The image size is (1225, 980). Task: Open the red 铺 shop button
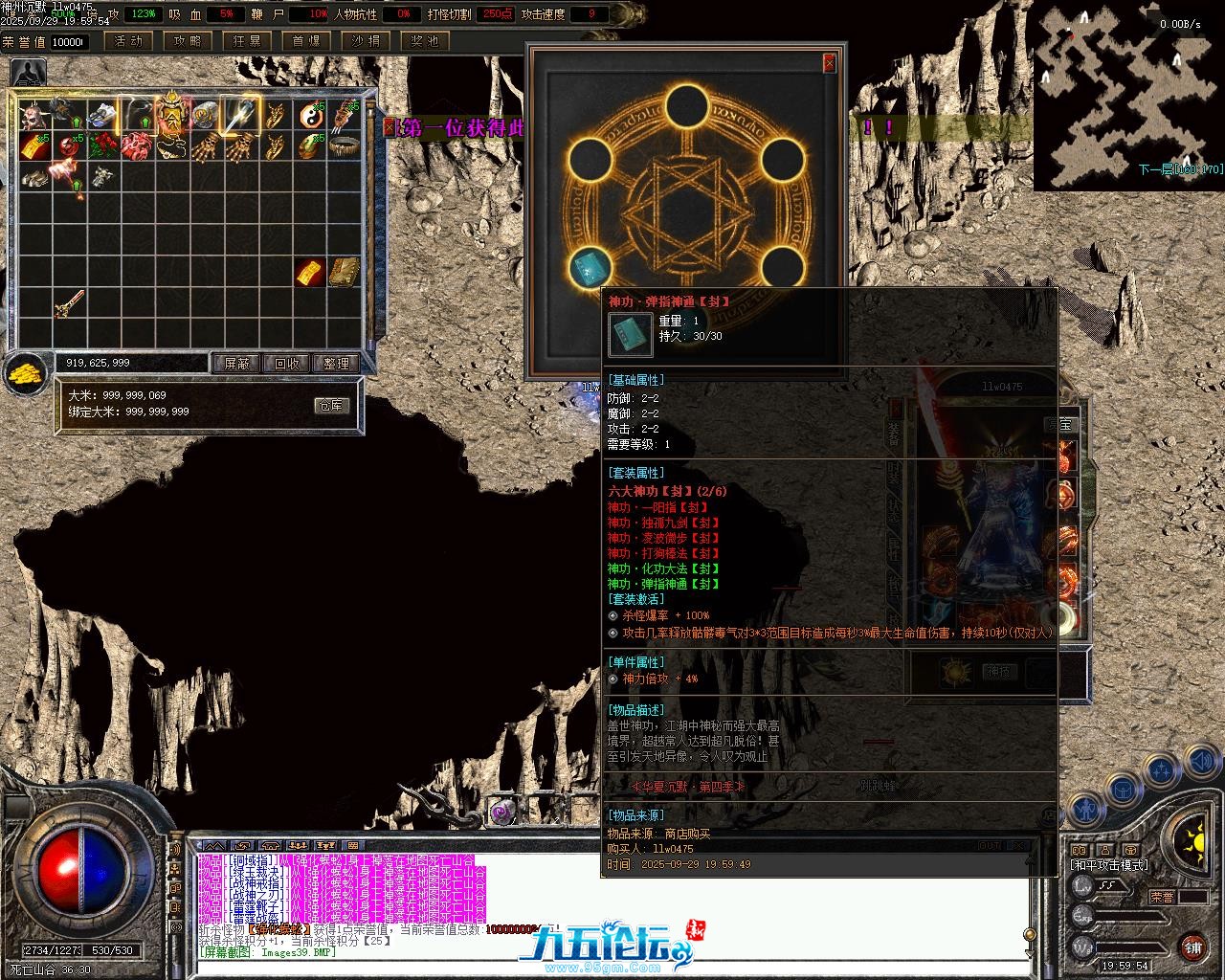[x=1192, y=947]
